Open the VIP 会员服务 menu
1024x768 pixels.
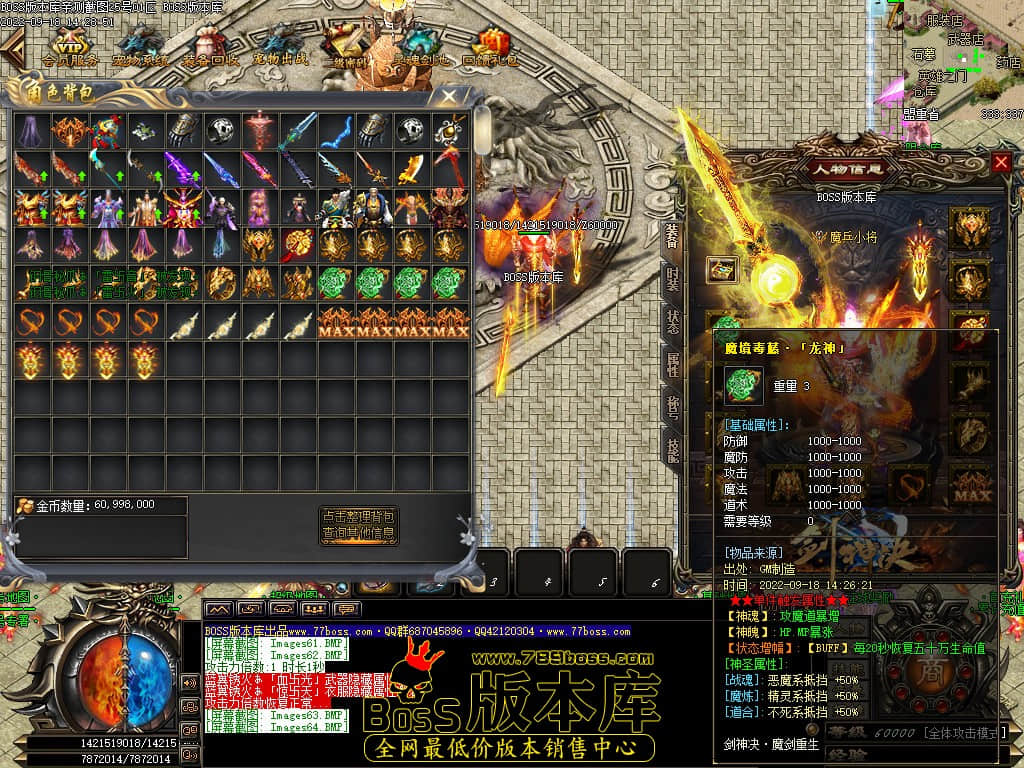(x=70, y=47)
